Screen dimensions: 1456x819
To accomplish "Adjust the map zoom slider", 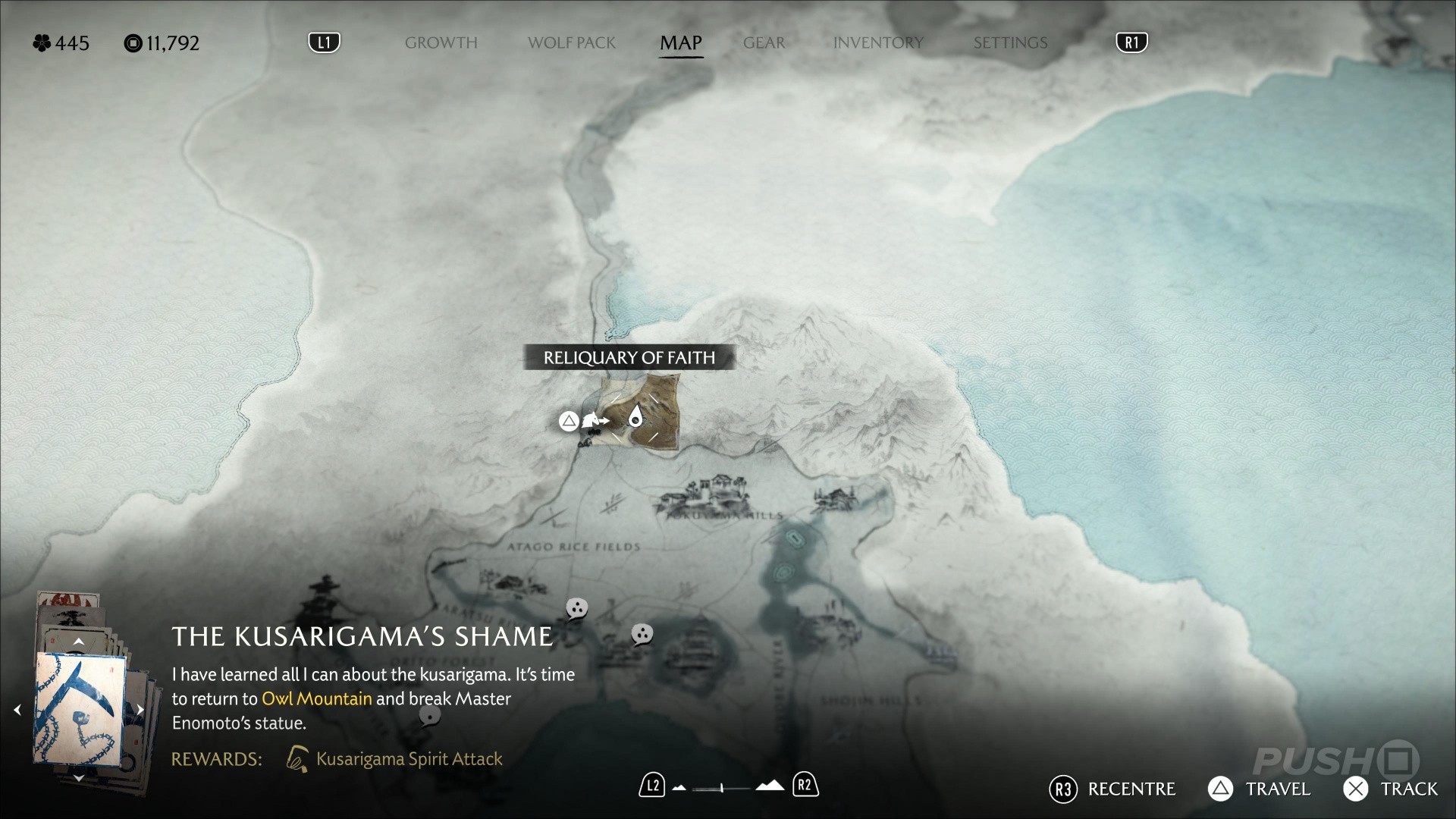I will 722,788.
